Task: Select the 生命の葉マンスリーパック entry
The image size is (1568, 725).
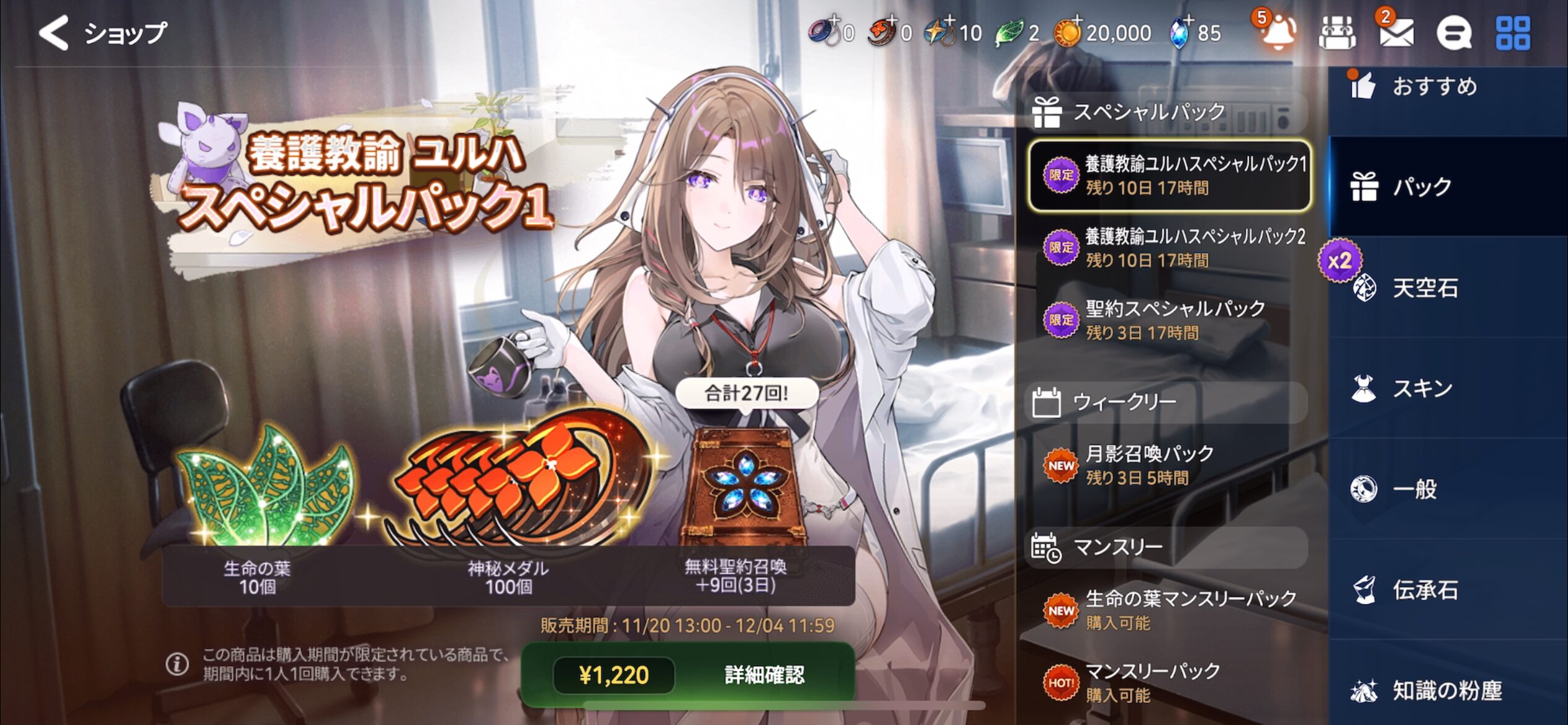Action: point(1169,610)
